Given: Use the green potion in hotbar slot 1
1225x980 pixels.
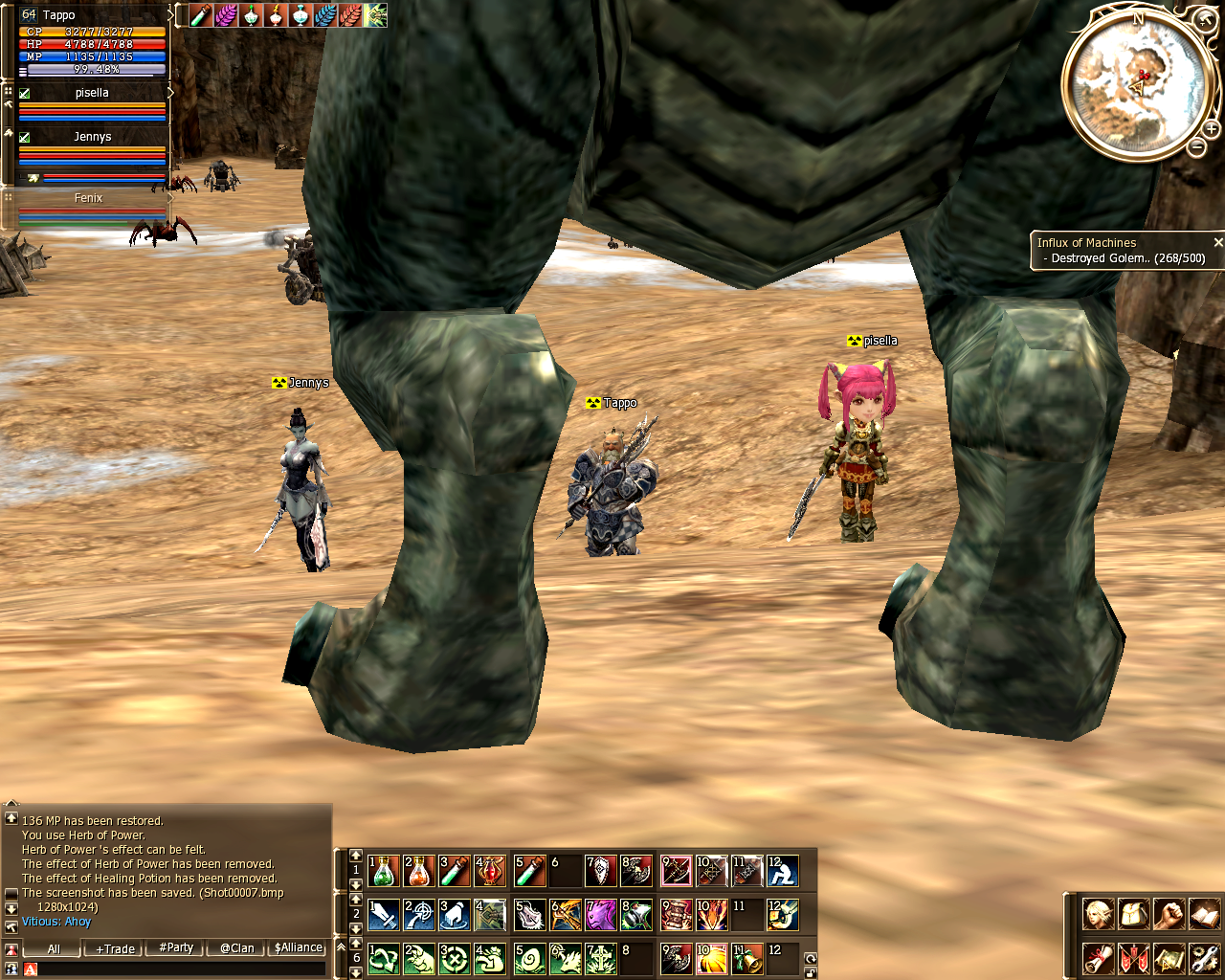Looking at the screenshot, I should [x=384, y=871].
